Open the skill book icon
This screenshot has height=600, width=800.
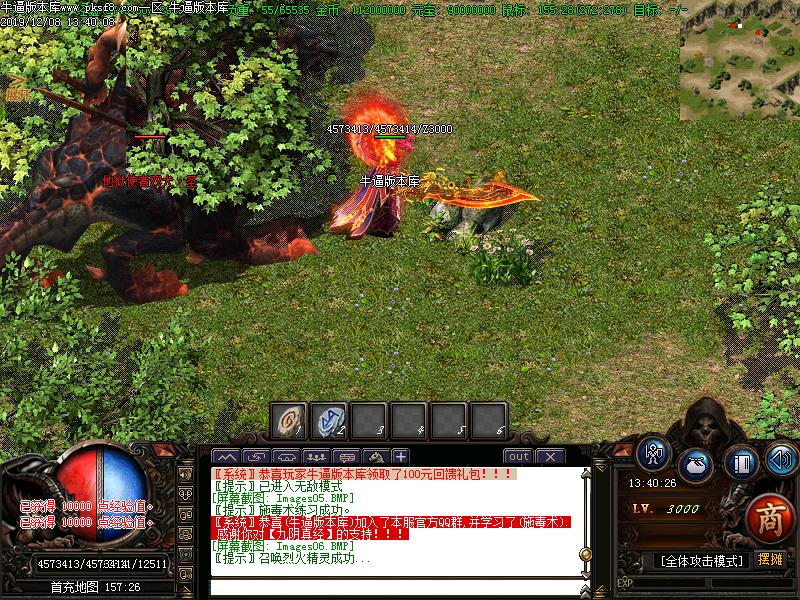[741, 463]
